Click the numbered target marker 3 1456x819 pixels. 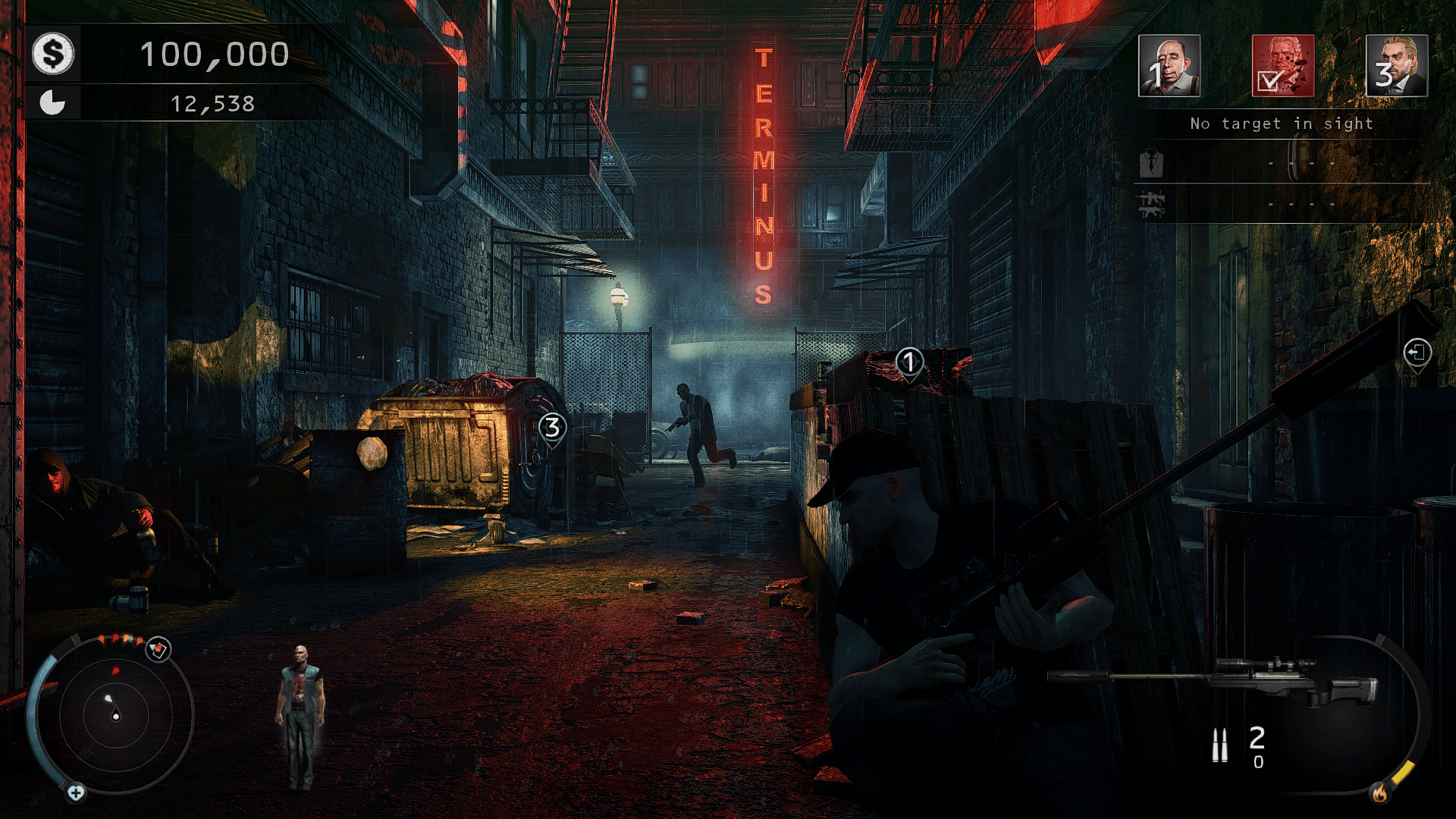point(553,428)
